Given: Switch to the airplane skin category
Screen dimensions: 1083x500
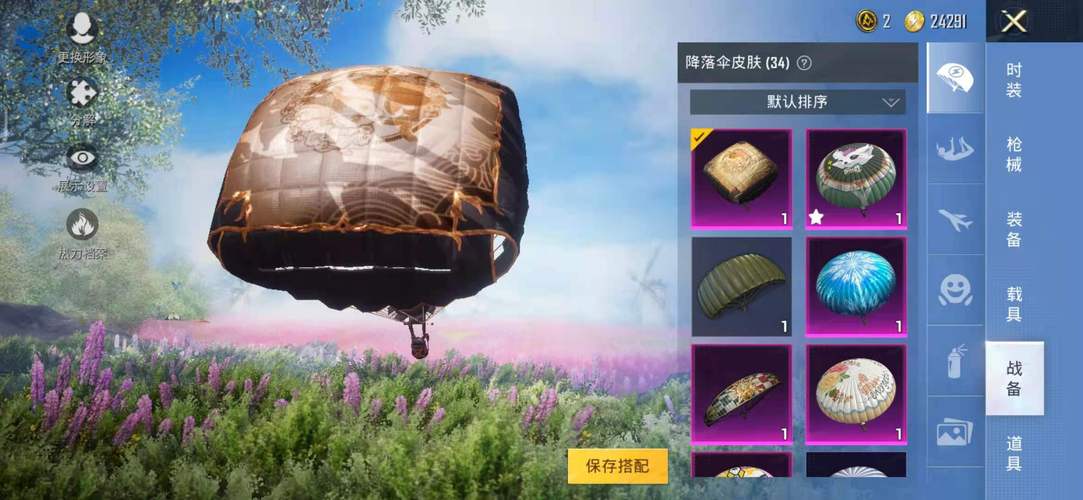Looking at the screenshot, I should [955, 220].
